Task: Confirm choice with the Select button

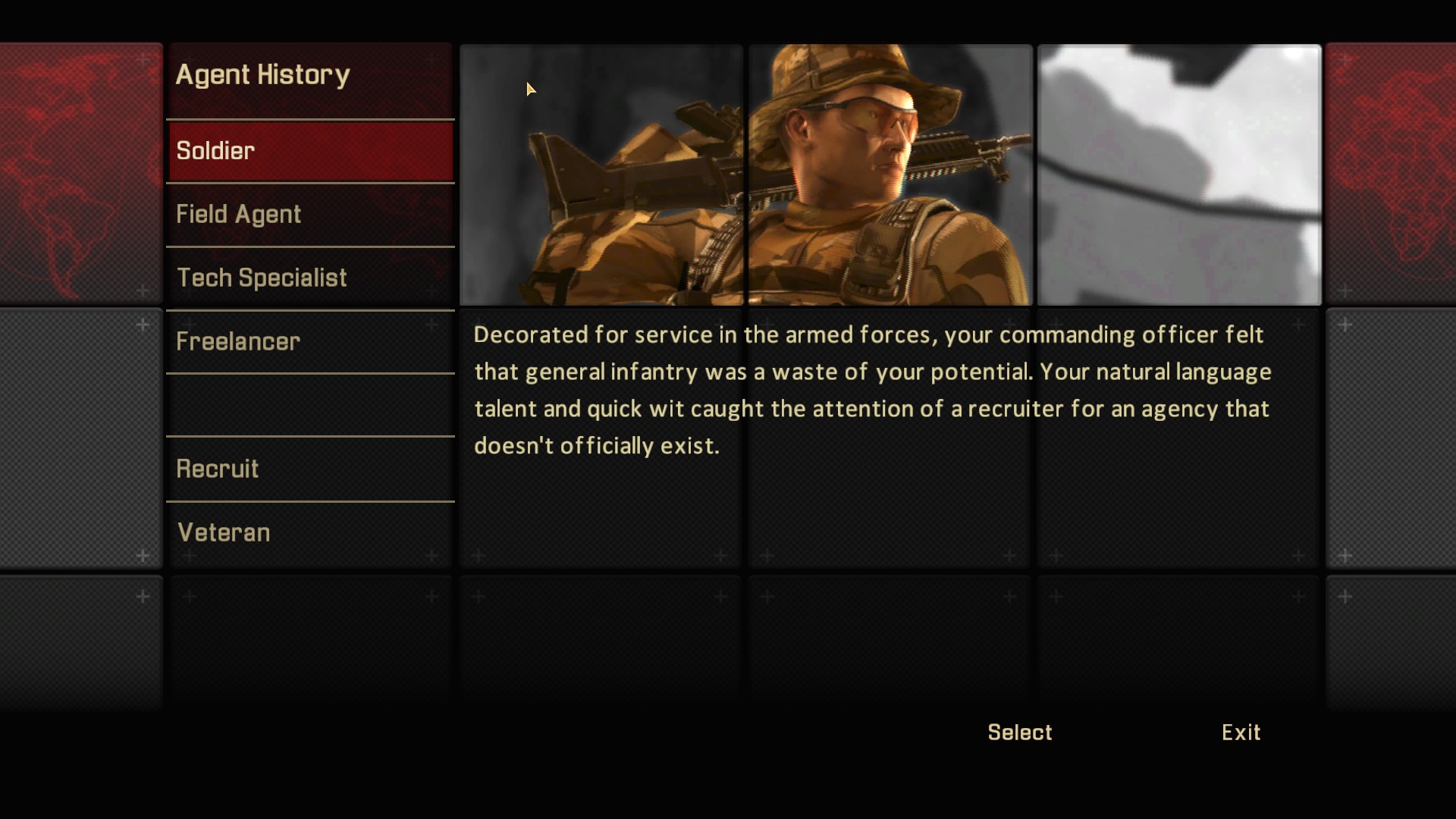Action: coord(1019,733)
